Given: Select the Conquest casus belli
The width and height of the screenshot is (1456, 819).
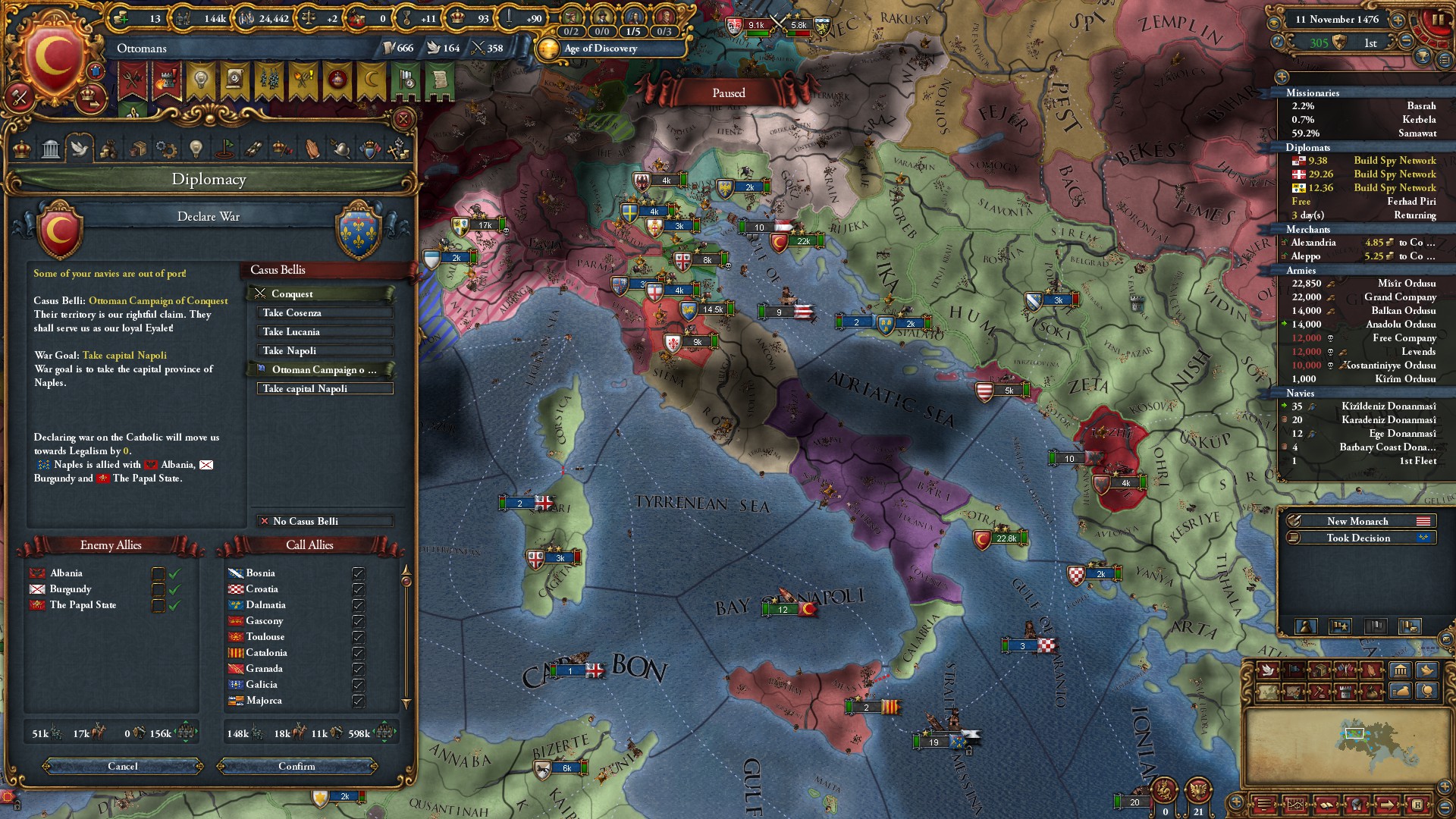Looking at the screenshot, I should click(322, 294).
